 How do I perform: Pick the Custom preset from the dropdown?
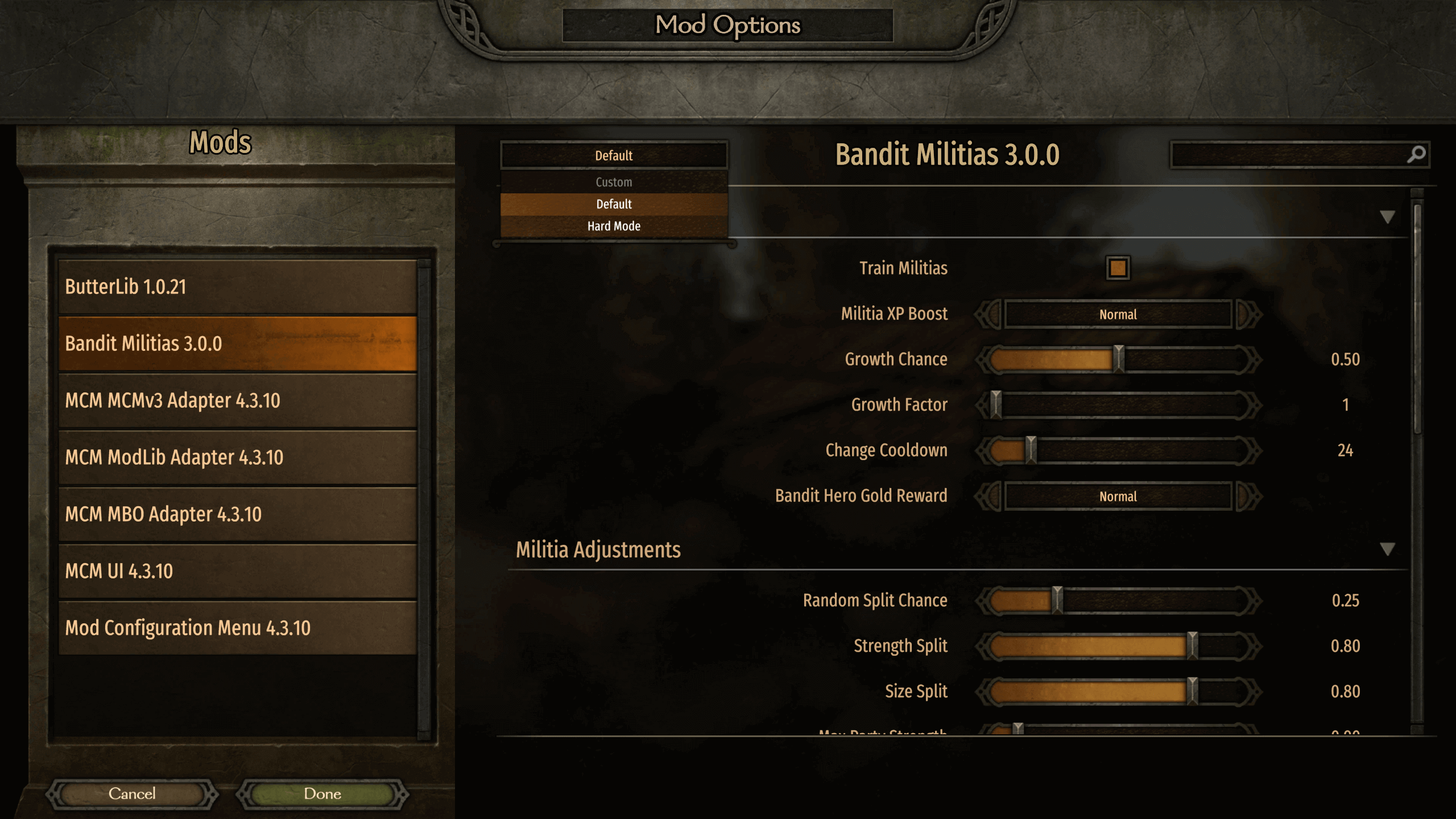614,182
